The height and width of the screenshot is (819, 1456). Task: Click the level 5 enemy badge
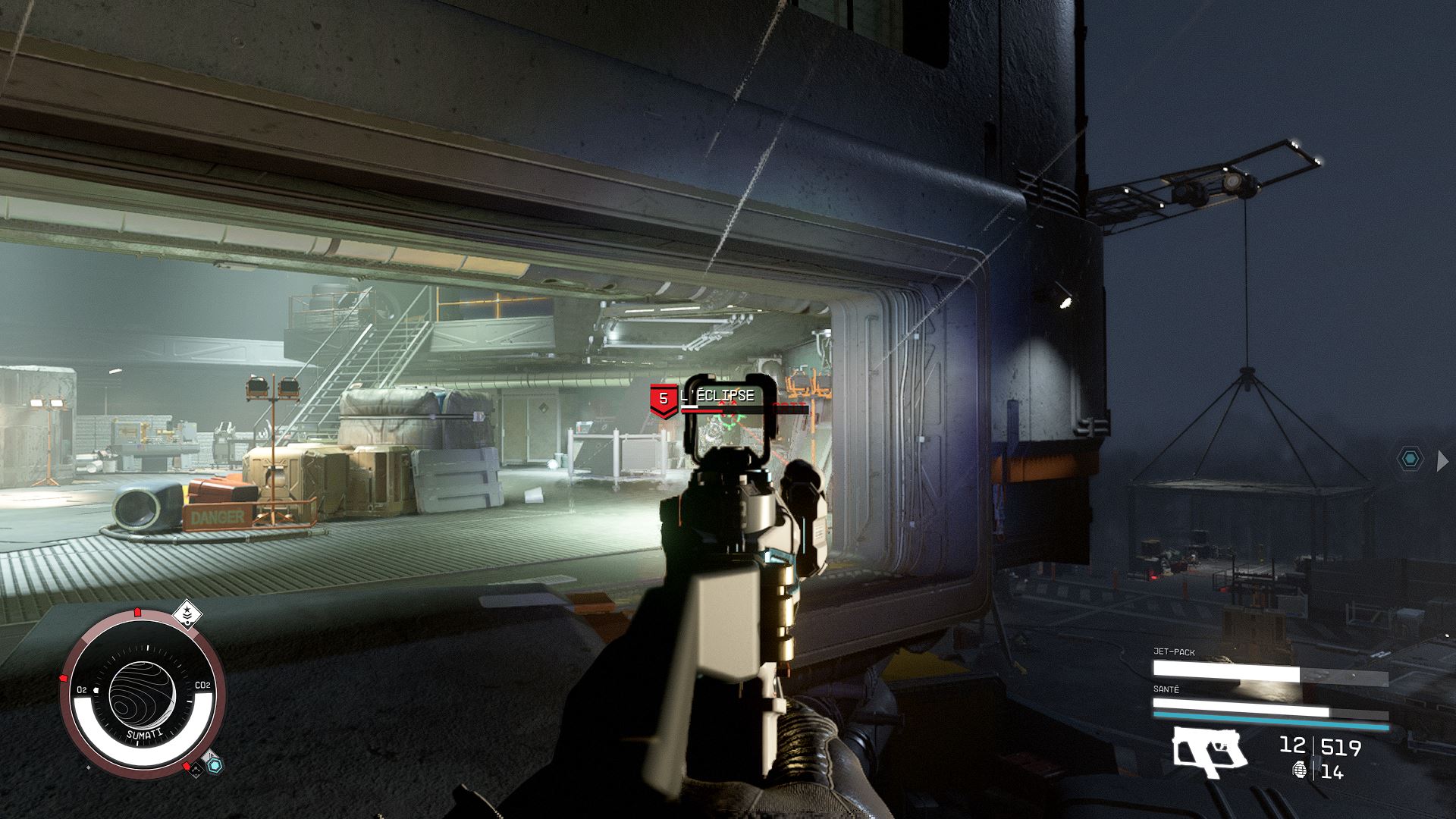click(664, 400)
